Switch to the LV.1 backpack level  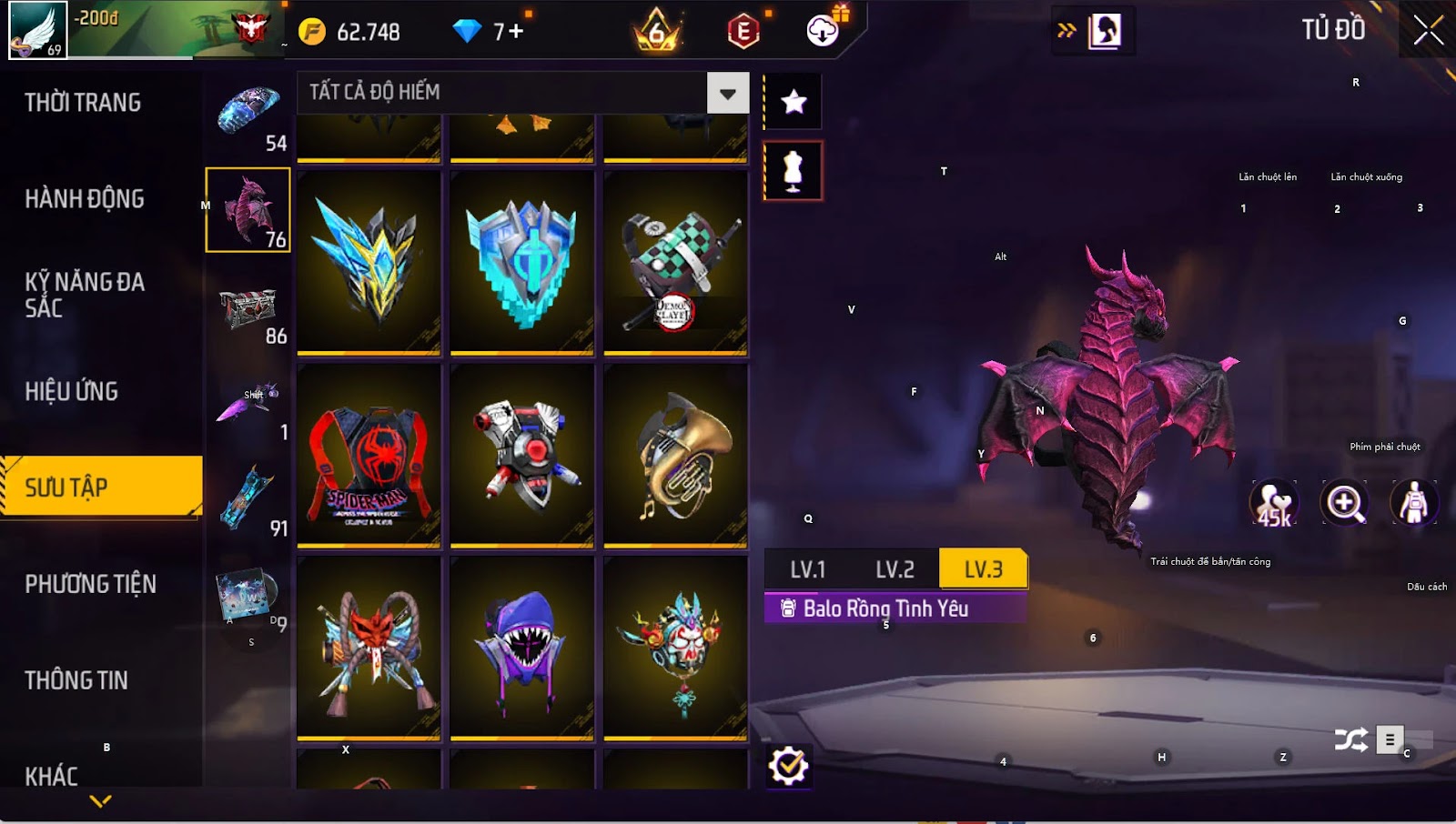click(x=807, y=570)
